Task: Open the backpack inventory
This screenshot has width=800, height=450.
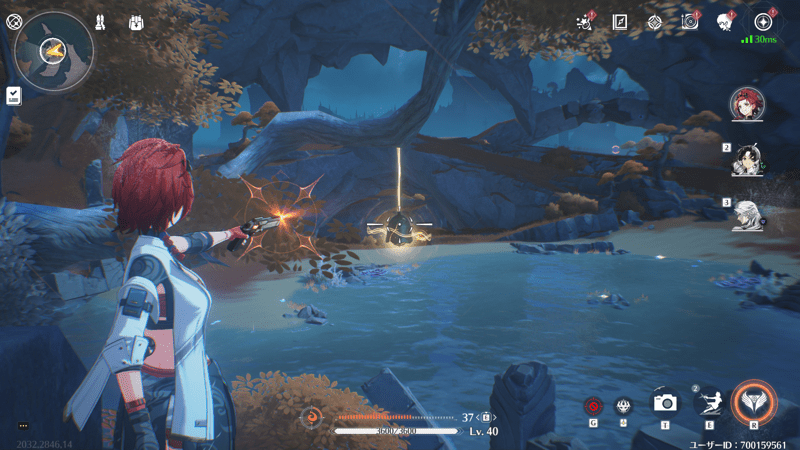Action: click(137, 22)
